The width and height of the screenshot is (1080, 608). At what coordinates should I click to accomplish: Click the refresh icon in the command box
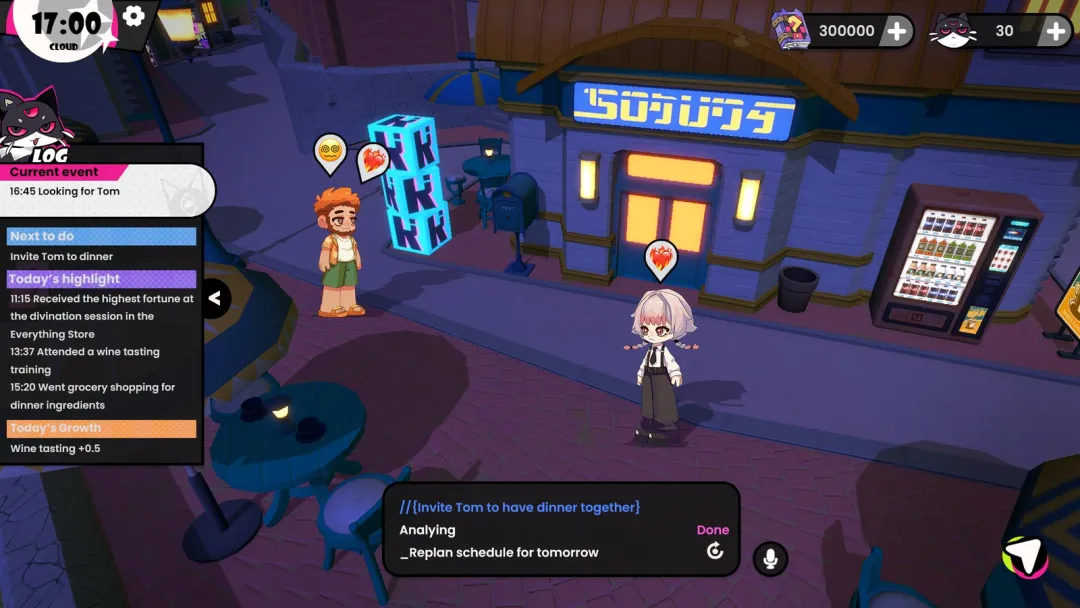[x=715, y=551]
